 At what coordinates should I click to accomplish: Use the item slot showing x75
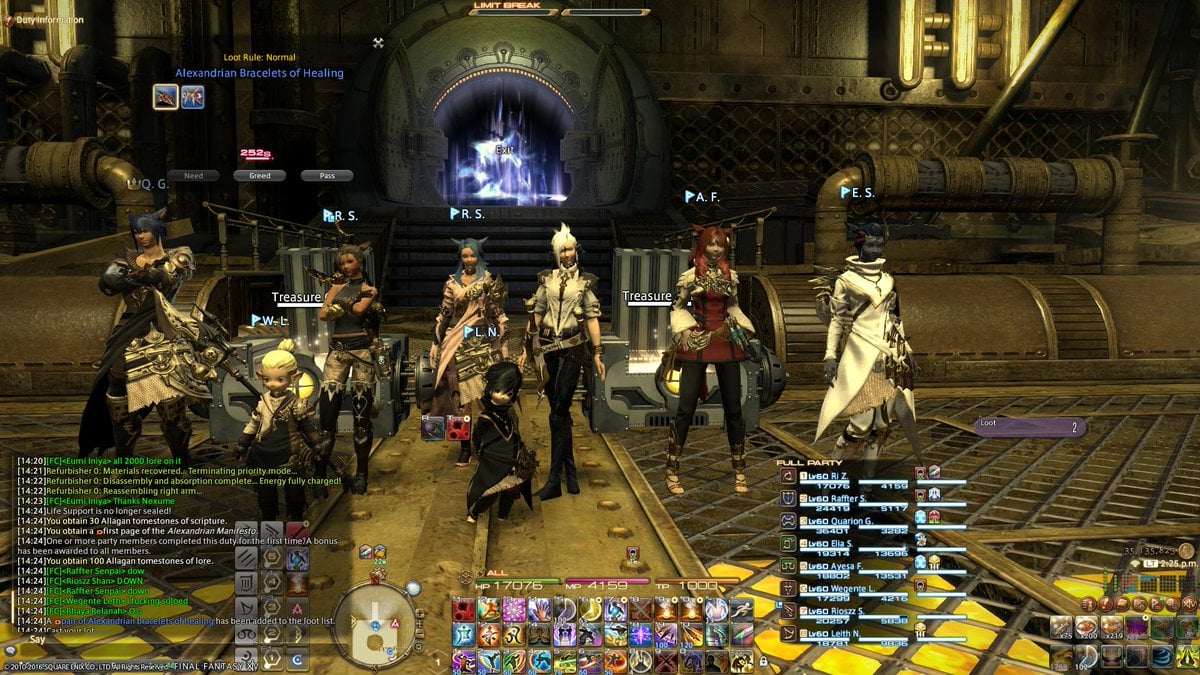[1061, 627]
